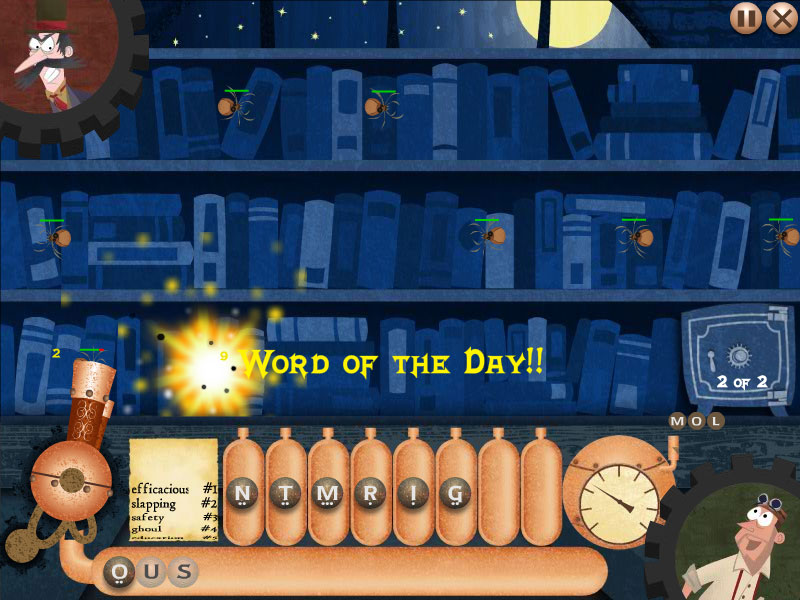Pause the game with the pause button
Image resolution: width=800 pixels, height=600 pixels.
[745, 18]
